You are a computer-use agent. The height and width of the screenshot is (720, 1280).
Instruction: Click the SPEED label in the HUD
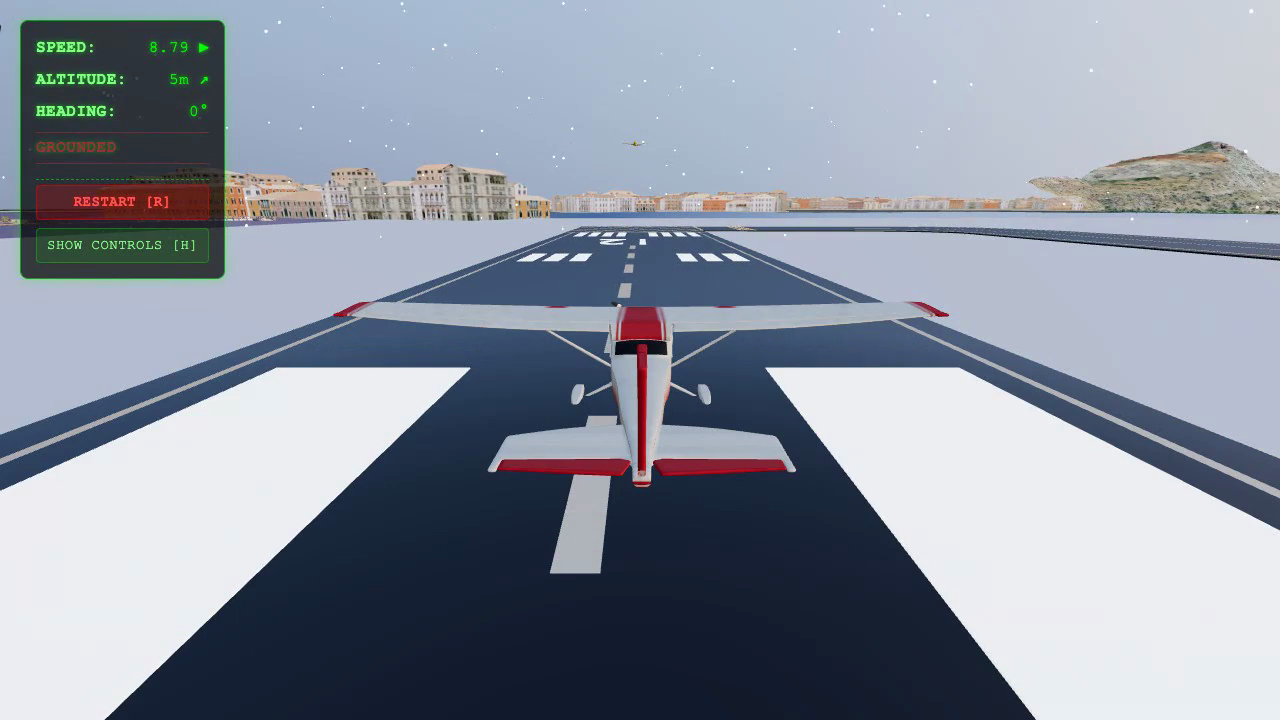(x=64, y=47)
